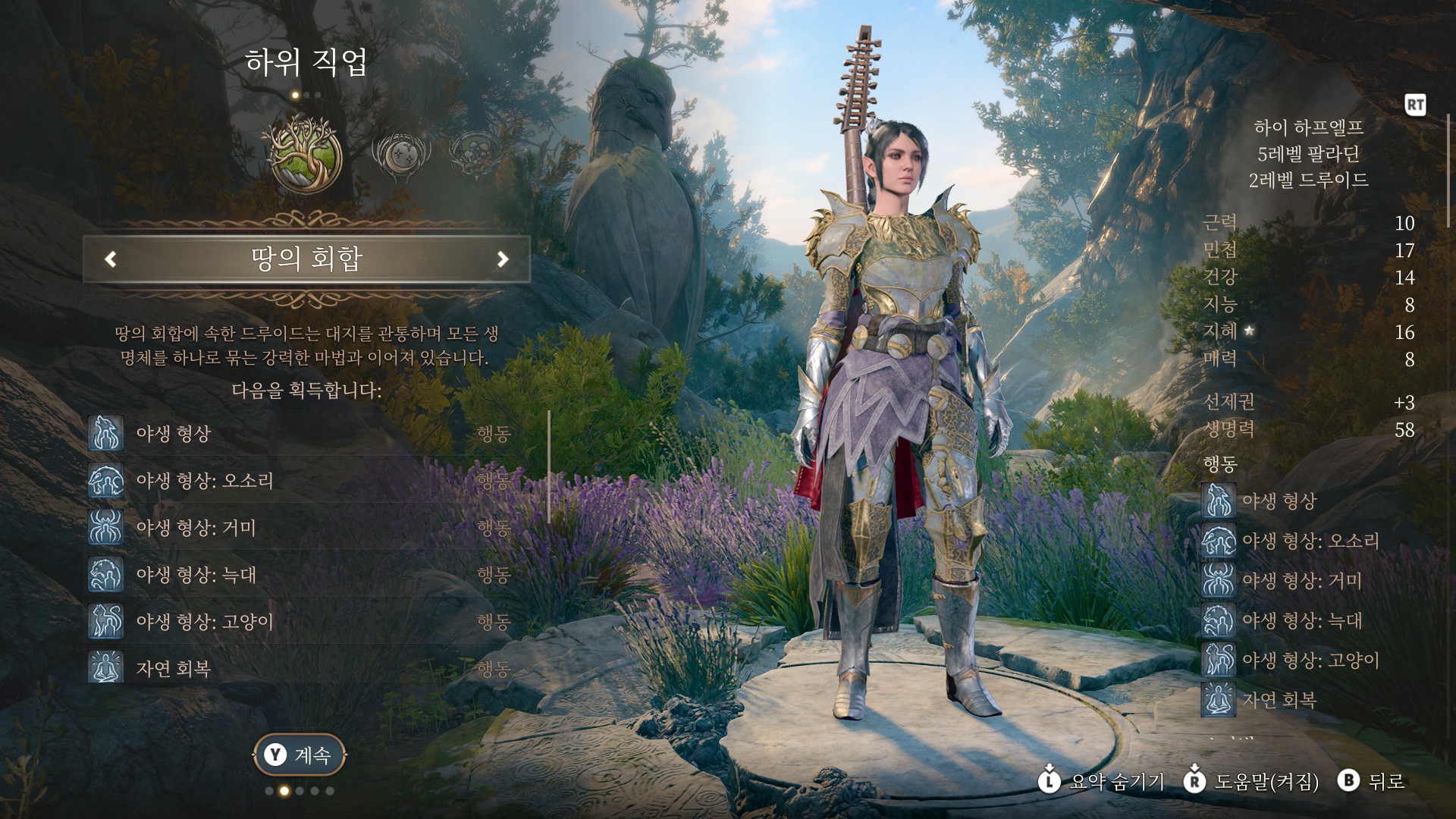Click the summary panel's 자연 회복 icon
This screenshot has height=819, width=1456.
[x=1219, y=700]
